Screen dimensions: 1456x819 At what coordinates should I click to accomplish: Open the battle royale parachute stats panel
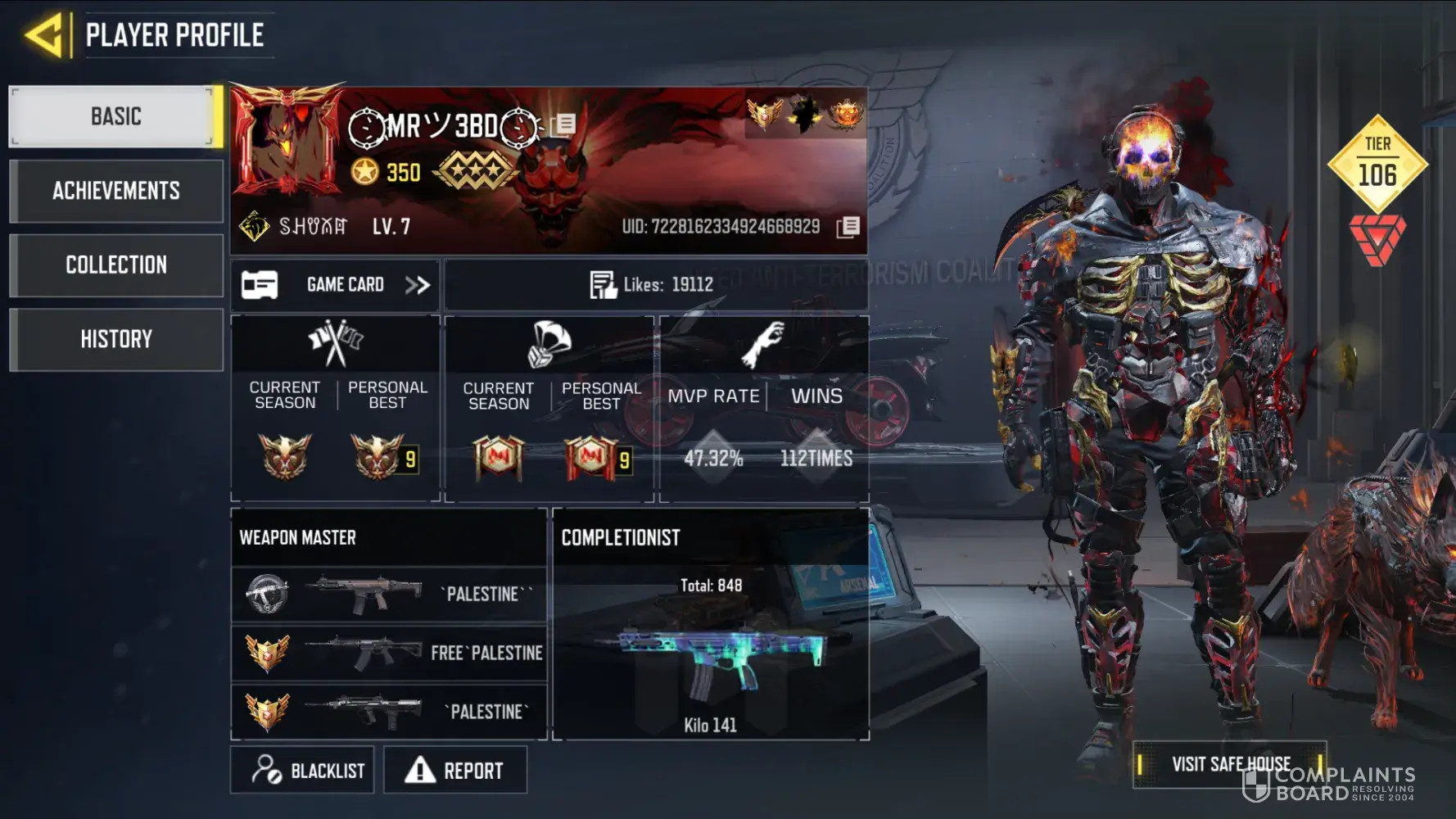tap(549, 408)
